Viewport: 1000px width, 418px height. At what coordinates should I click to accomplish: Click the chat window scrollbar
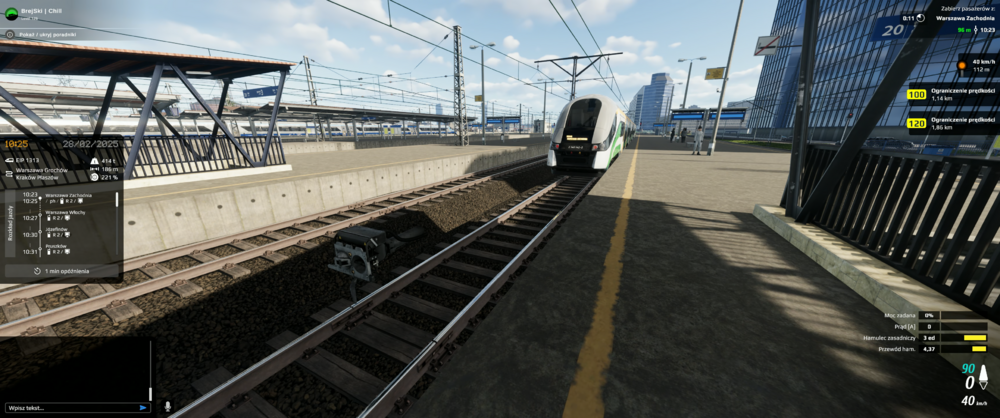(x=150, y=370)
